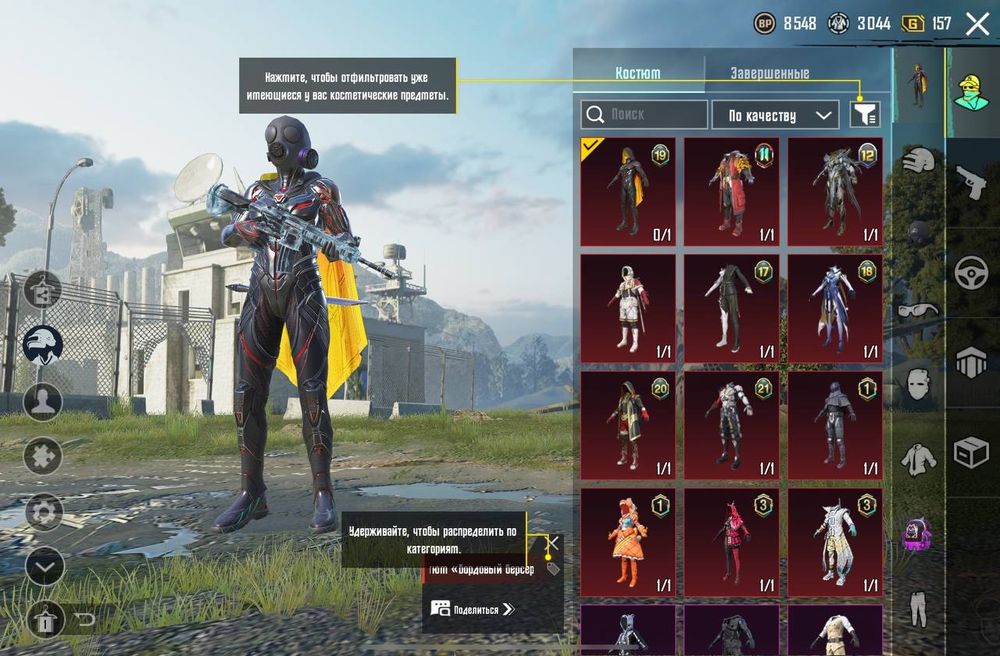Choose the white astronaut helmet costume
The height and width of the screenshot is (656, 1000).
tap(628, 308)
